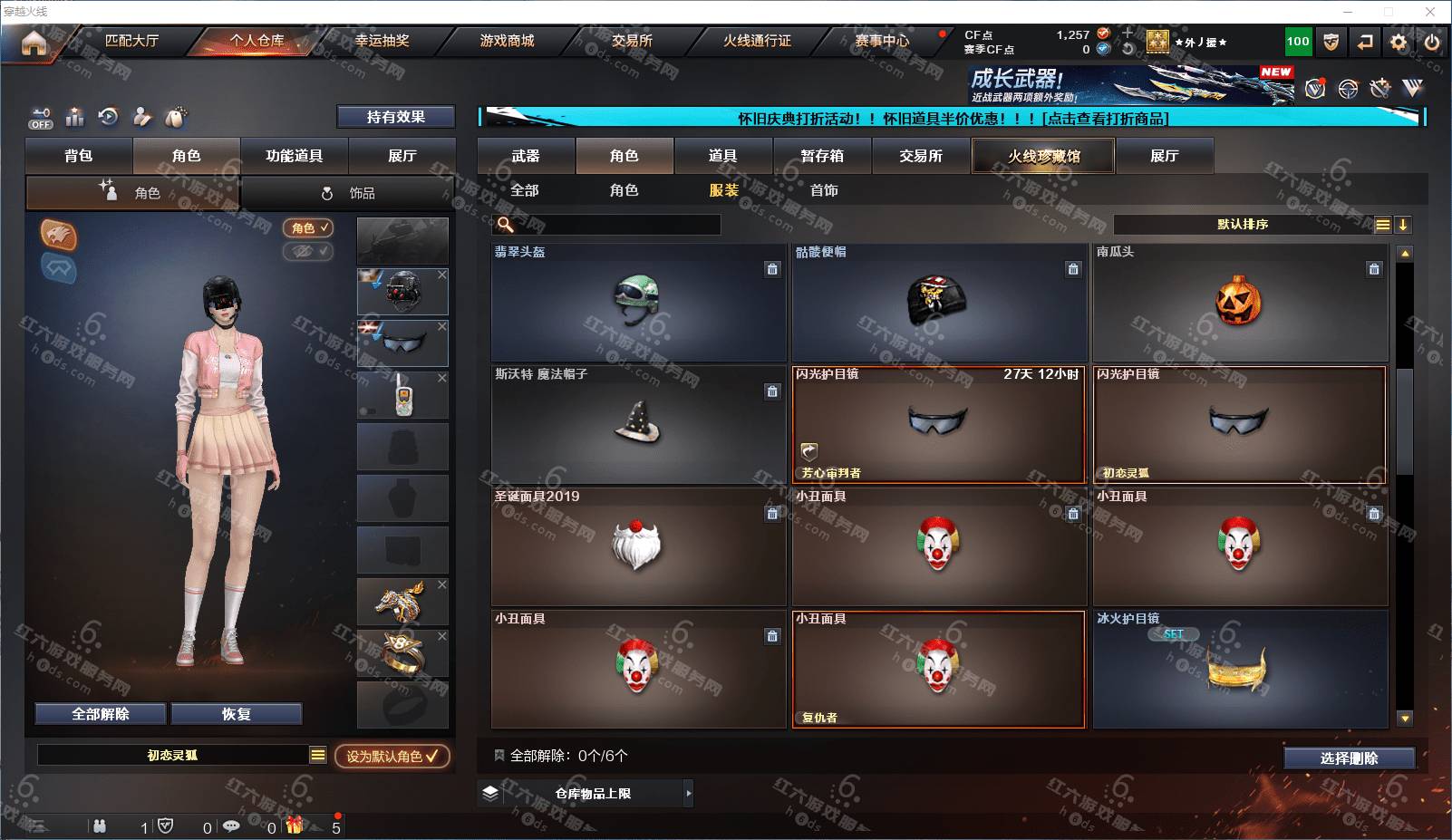Image resolution: width=1452 pixels, height=840 pixels.
Task: Select the 南瓜头 pumpkin head item
Action: coord(1239,303)
